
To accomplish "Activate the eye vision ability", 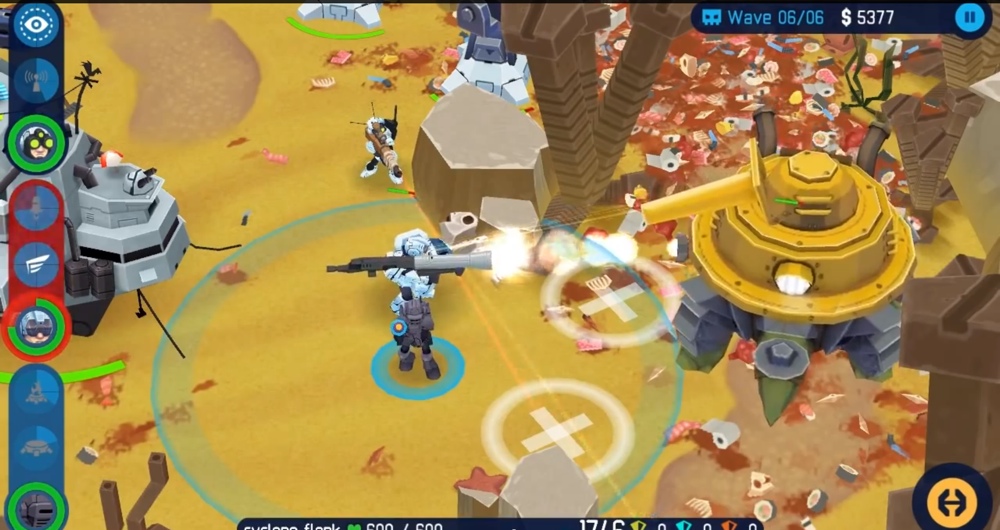I will (x=37, y=25).
